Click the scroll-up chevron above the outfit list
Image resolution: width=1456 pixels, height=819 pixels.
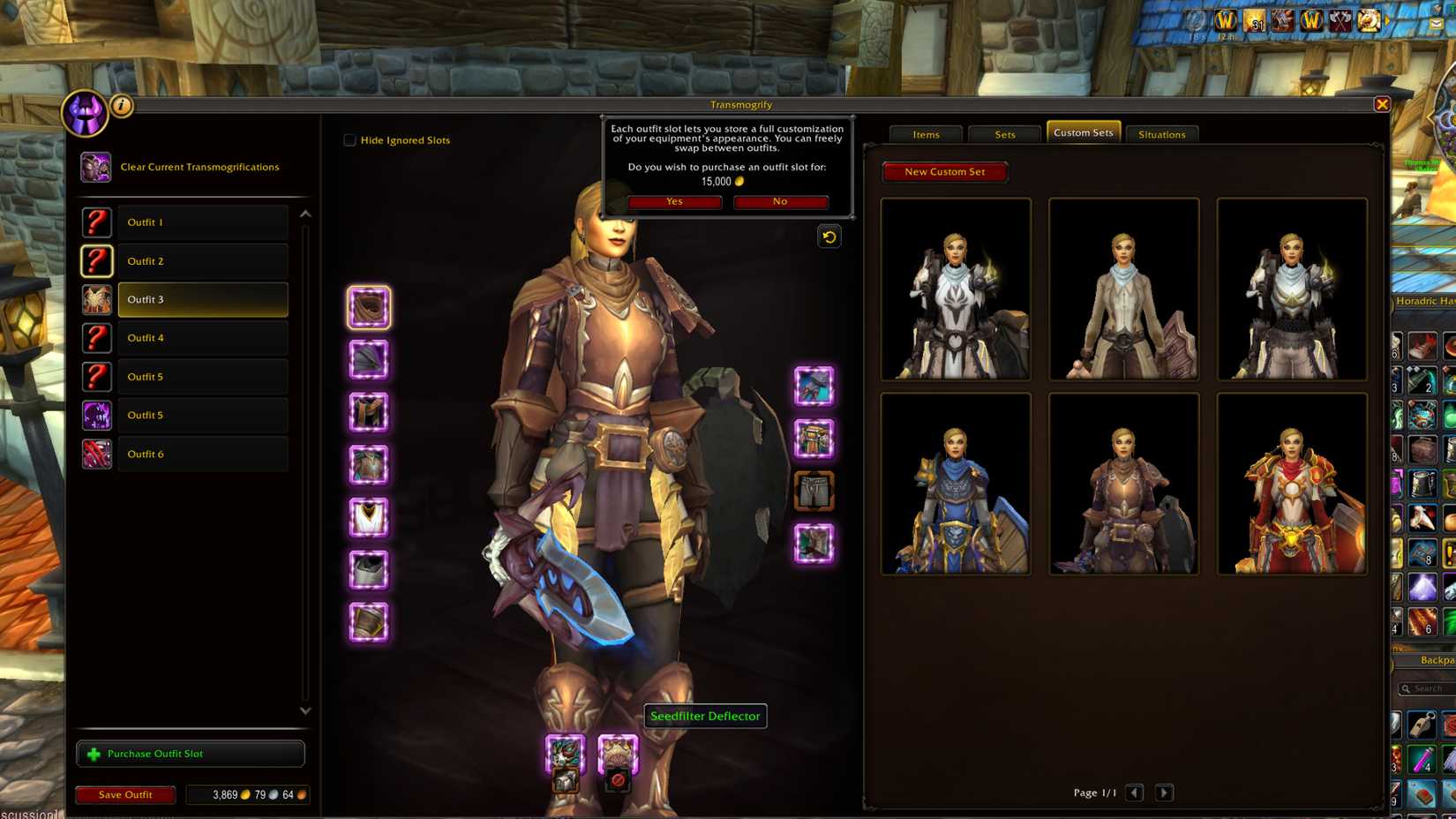[x=304, y=212]
